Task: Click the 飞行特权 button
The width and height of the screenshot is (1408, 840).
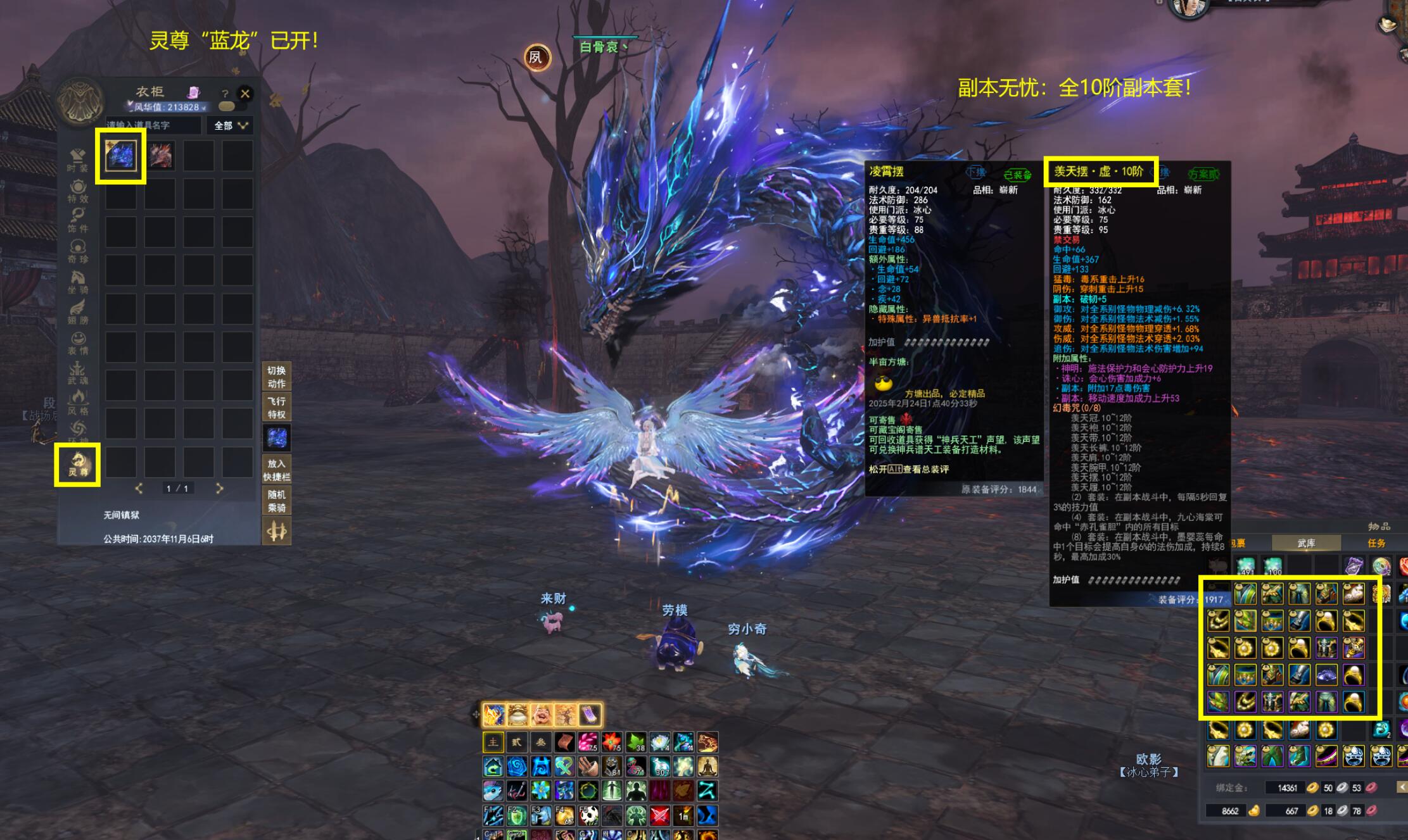Action: (277, 408)
